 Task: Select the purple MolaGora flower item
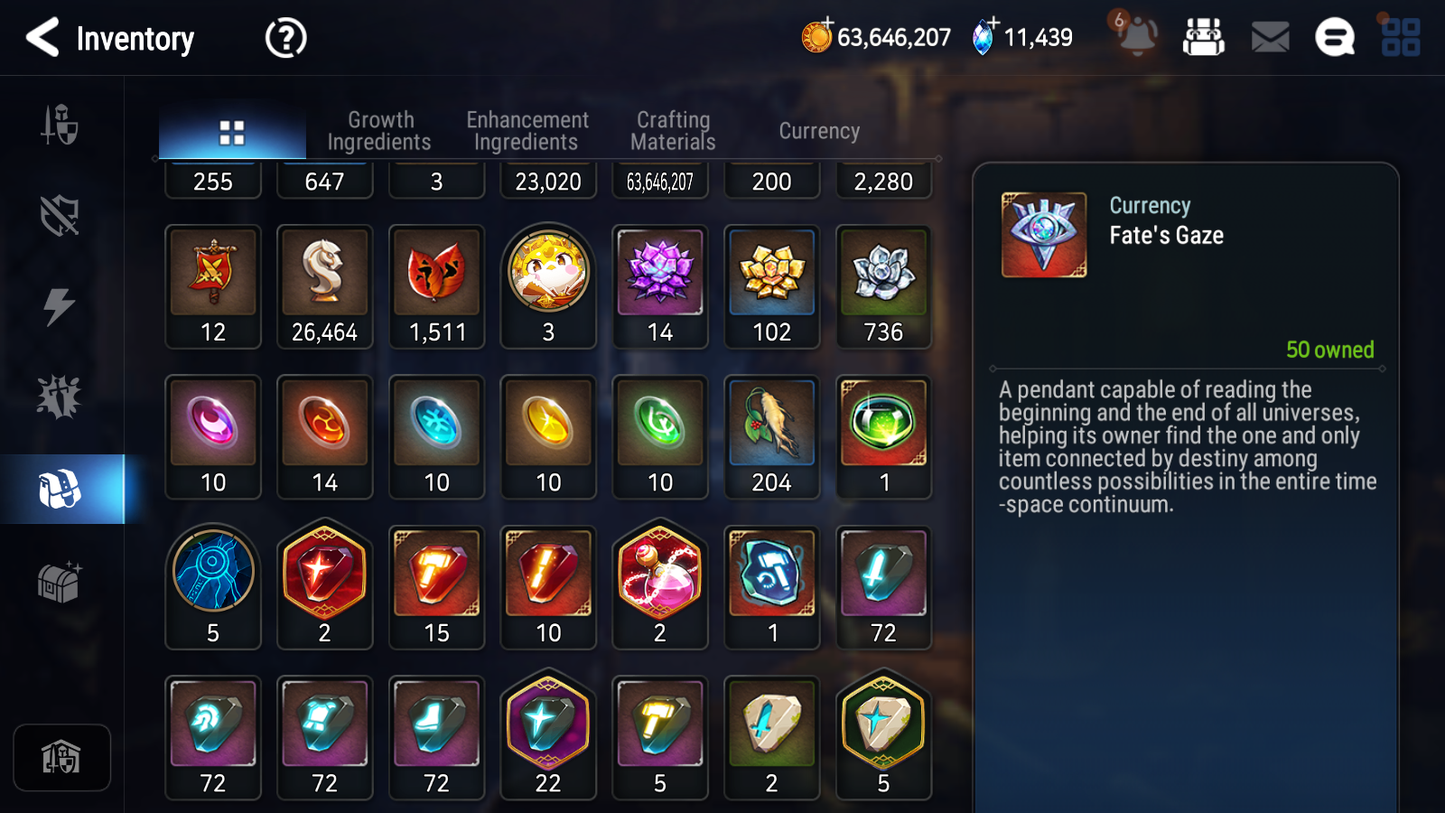660,274
